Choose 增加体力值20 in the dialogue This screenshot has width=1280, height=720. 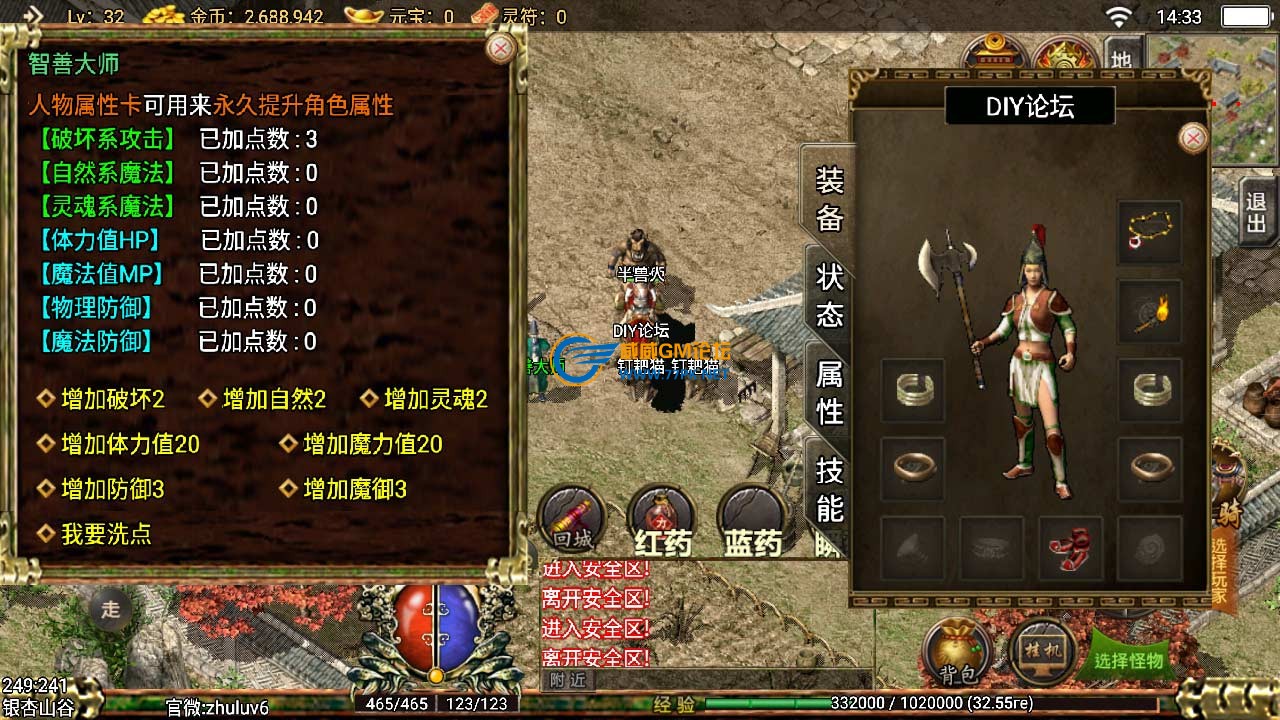click(130, 444)
